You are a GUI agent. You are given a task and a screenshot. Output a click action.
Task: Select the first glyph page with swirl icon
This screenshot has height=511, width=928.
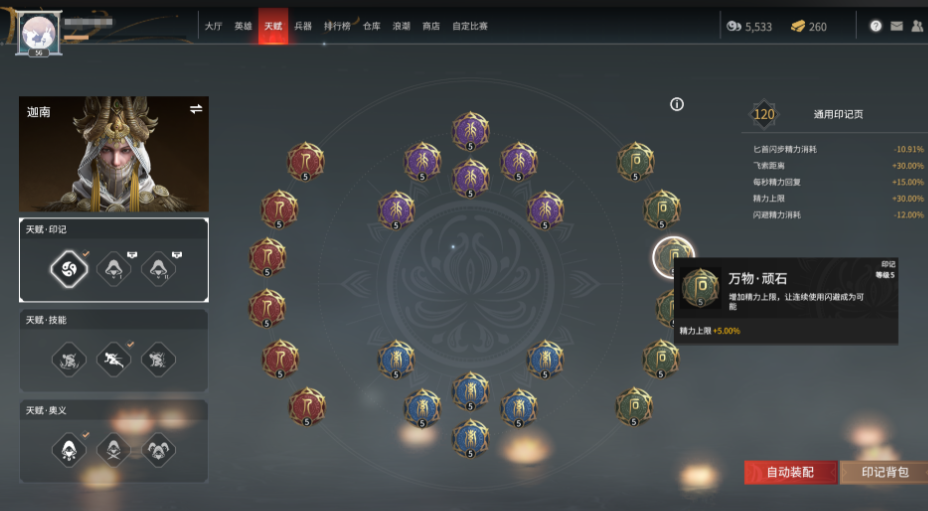pos(68,267)
